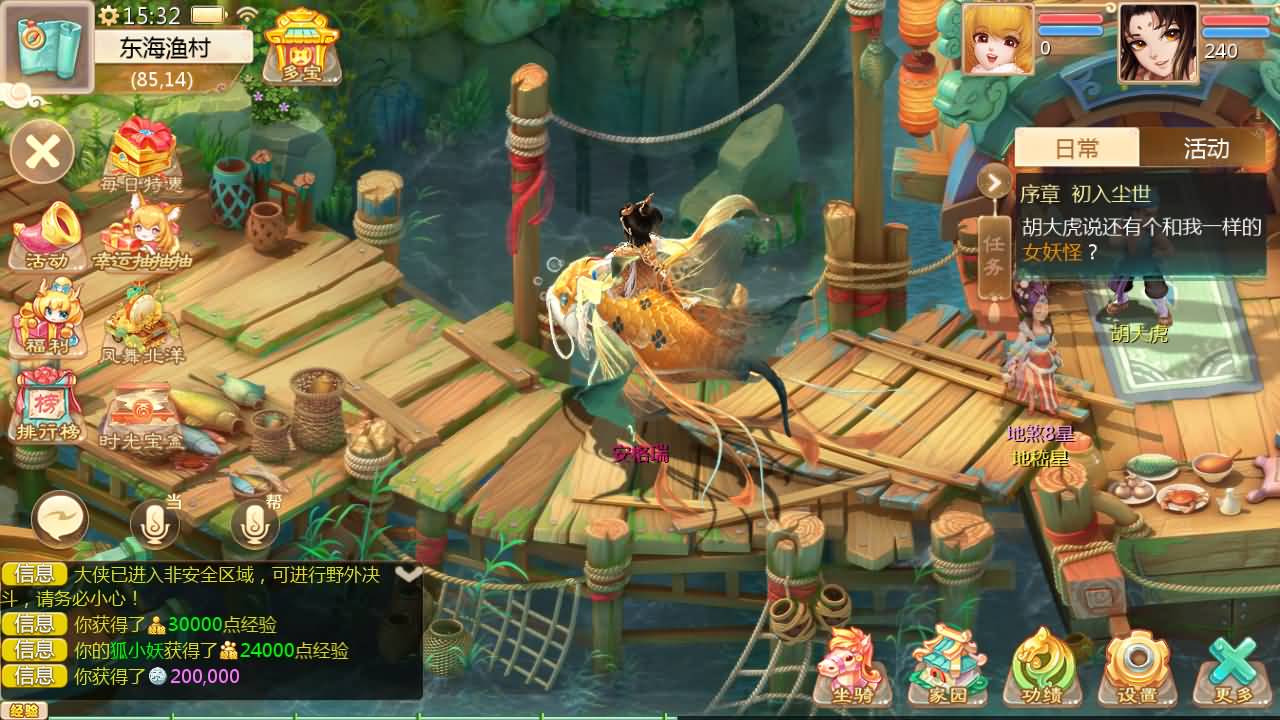
Task: Open the 家园 (Home) feature
Action: click(x=945, y=665)
